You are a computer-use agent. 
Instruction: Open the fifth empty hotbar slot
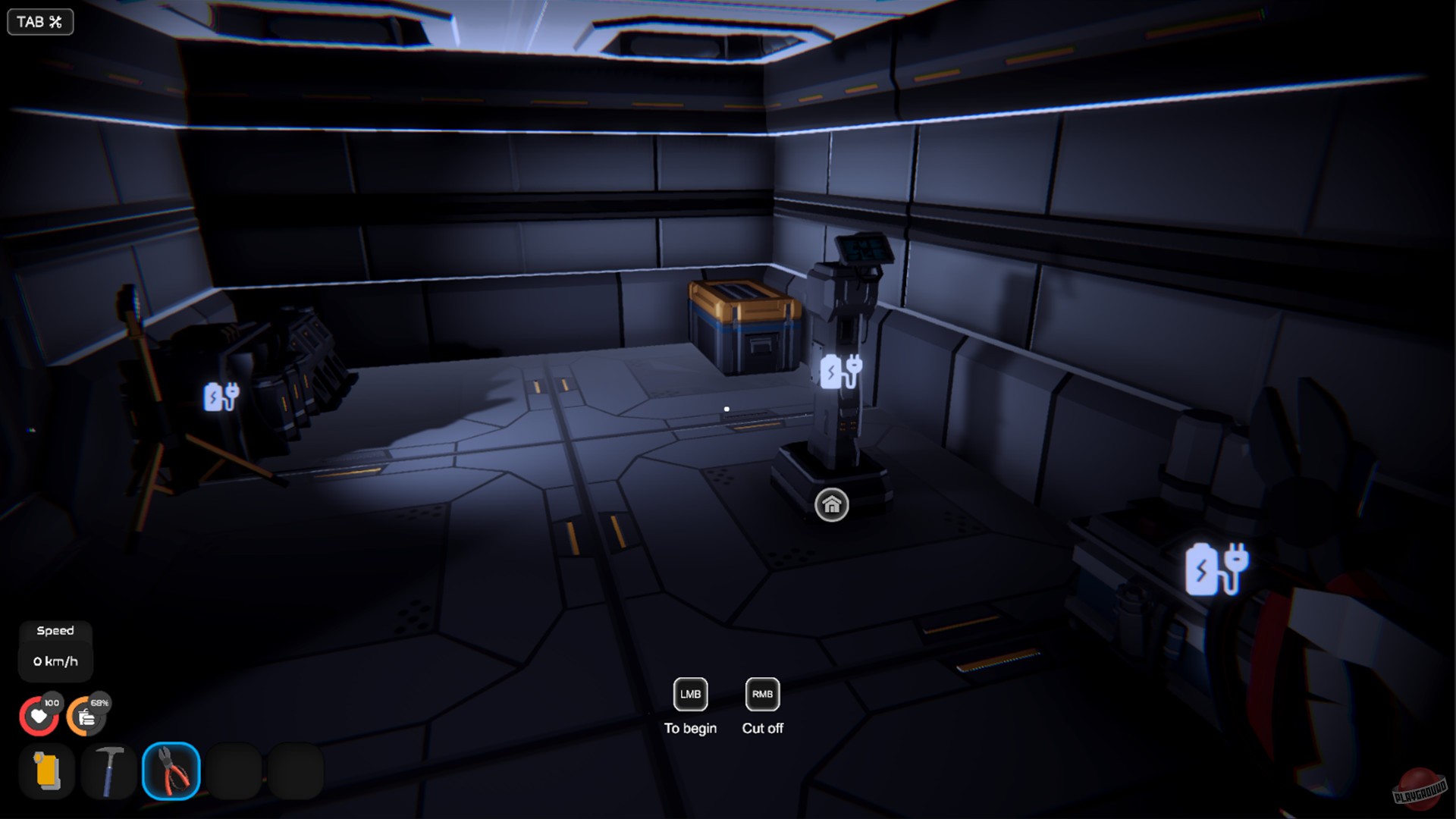tap(295, 772)
